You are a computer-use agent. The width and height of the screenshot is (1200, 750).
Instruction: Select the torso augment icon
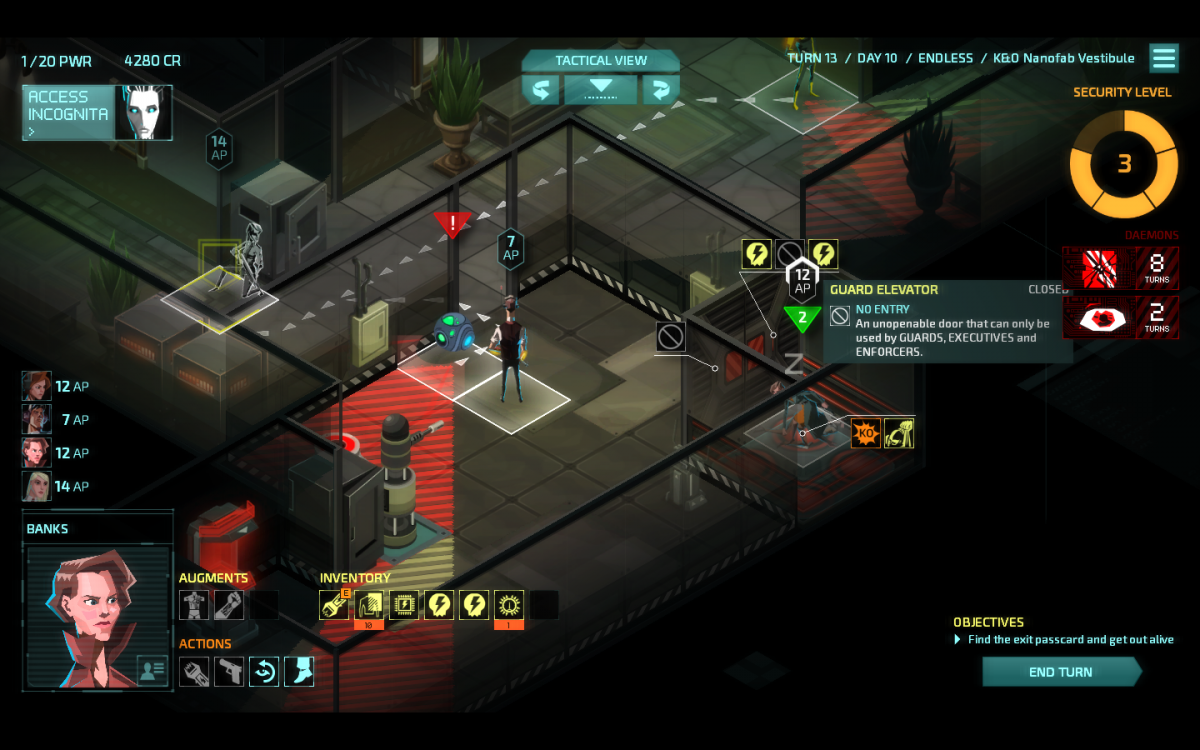point(194,605)
